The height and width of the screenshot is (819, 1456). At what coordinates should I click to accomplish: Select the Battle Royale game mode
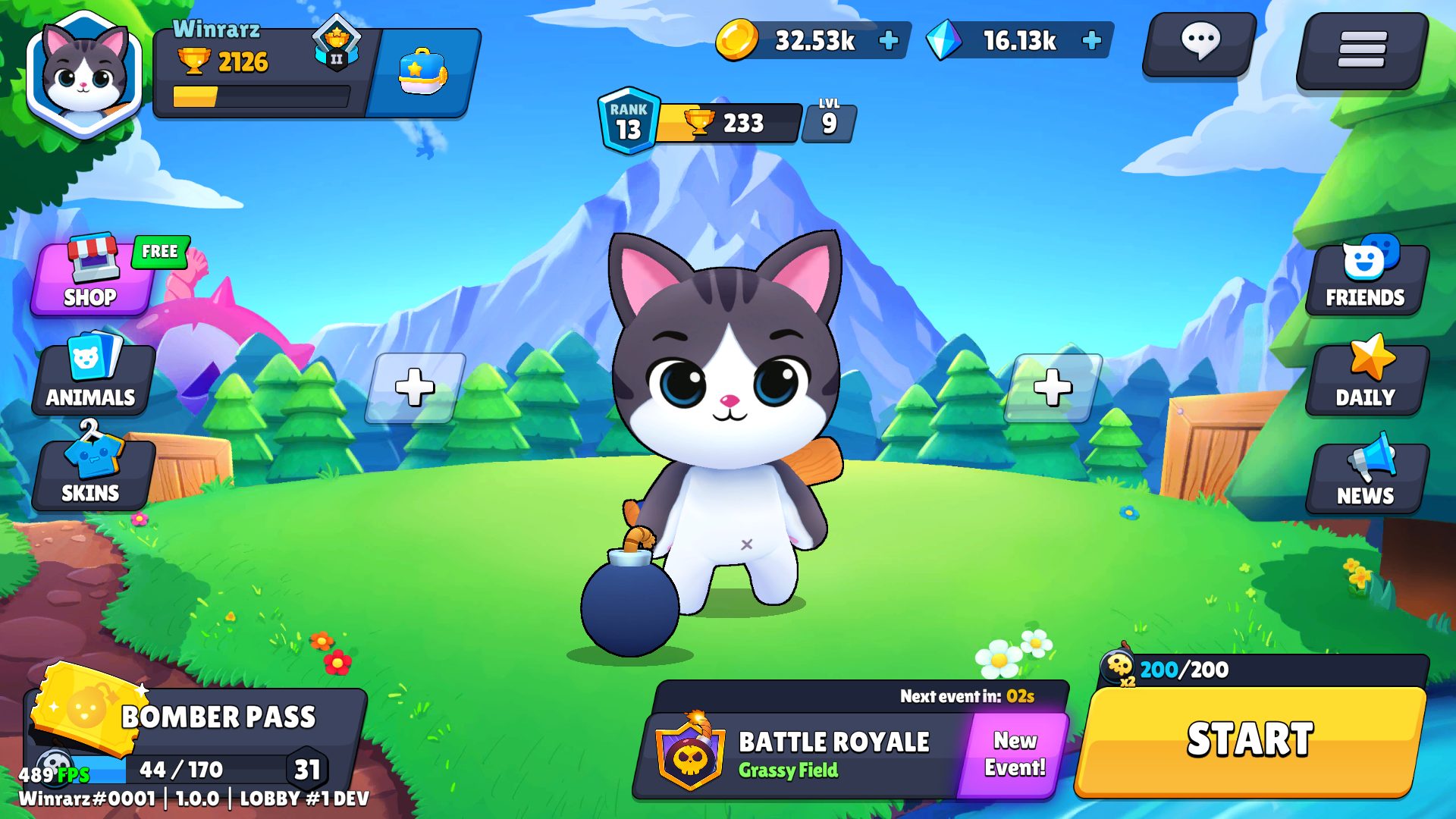click(804, 755)
